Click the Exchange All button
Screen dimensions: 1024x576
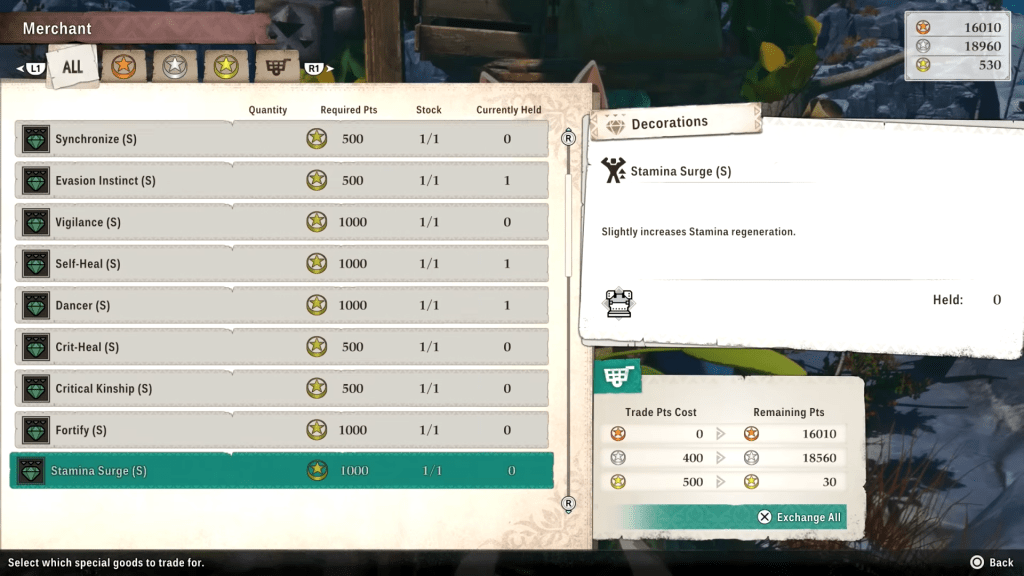tap(800, 517)
